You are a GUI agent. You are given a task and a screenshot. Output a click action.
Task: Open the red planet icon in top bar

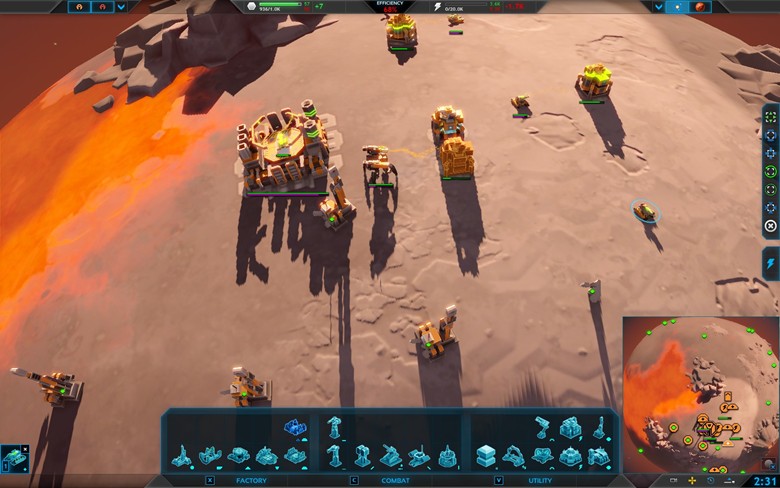[x=700, y=7]
